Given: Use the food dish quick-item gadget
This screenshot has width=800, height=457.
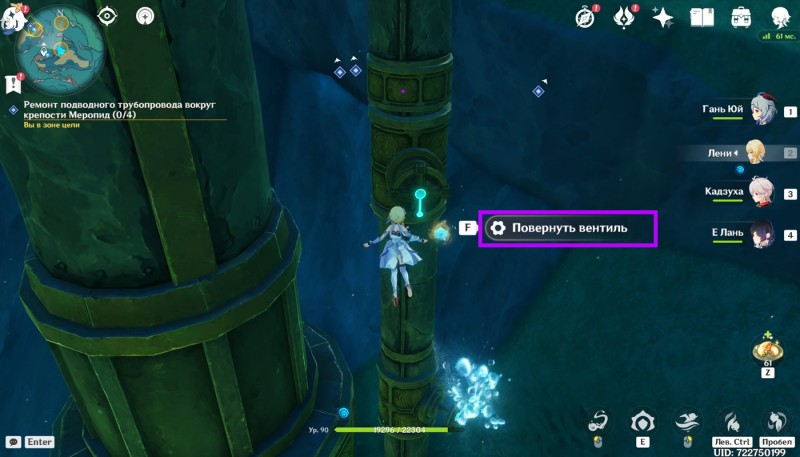Looking at the screenshot, I should [x=767, y=350].
